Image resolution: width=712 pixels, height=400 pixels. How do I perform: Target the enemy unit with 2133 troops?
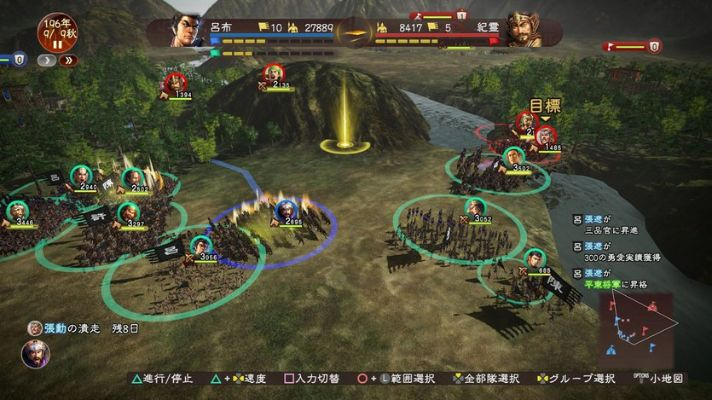[x=272, y=75]
